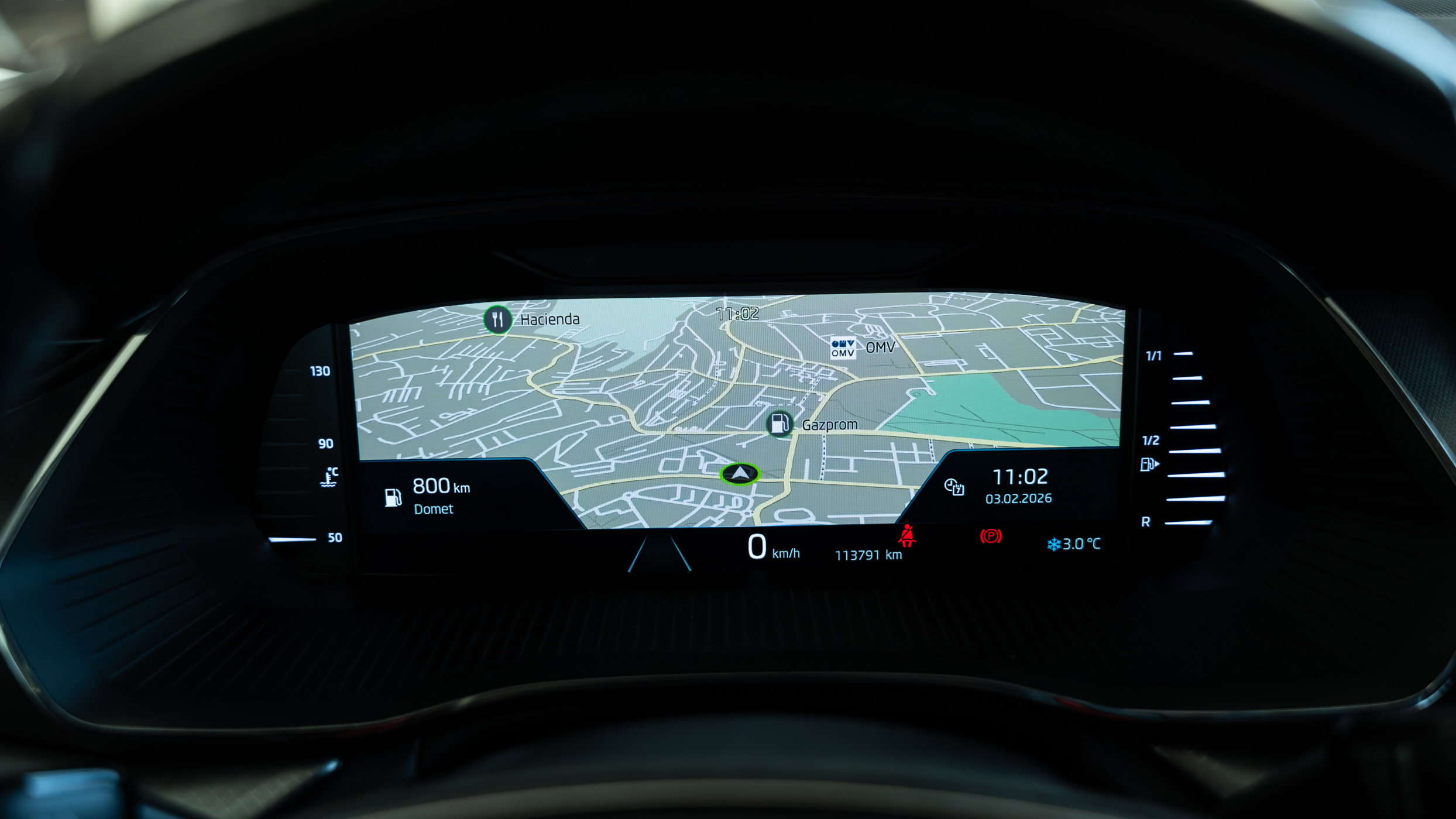Select the Hacienda restaurant marker

tap(497, 319)
